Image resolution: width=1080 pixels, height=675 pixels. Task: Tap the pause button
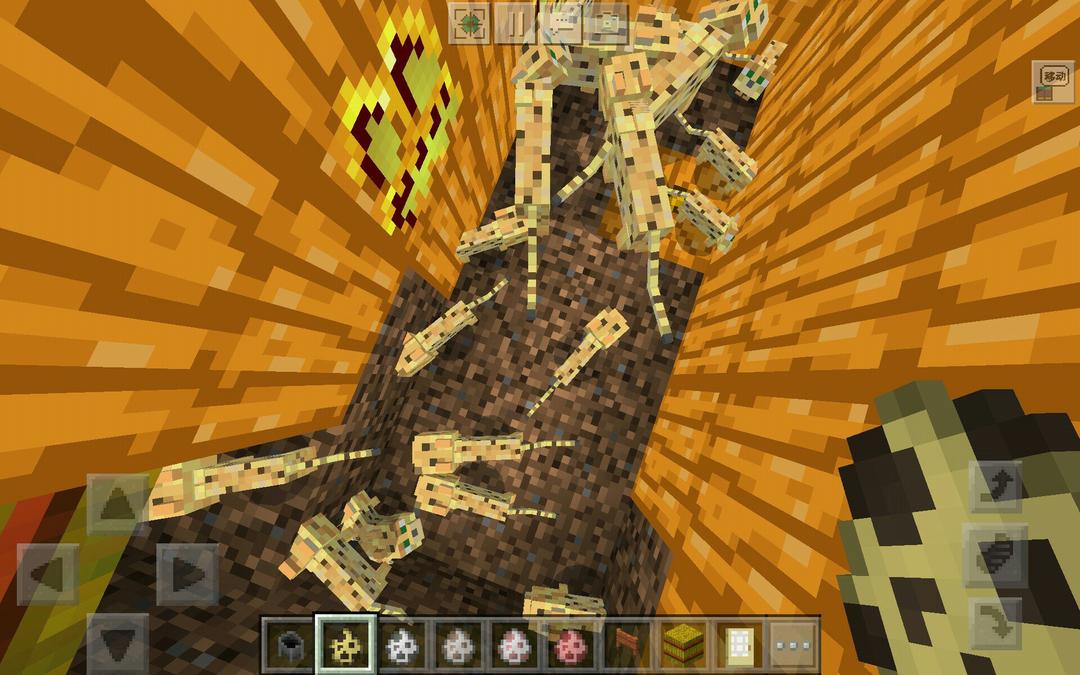(x=516, y=23)
